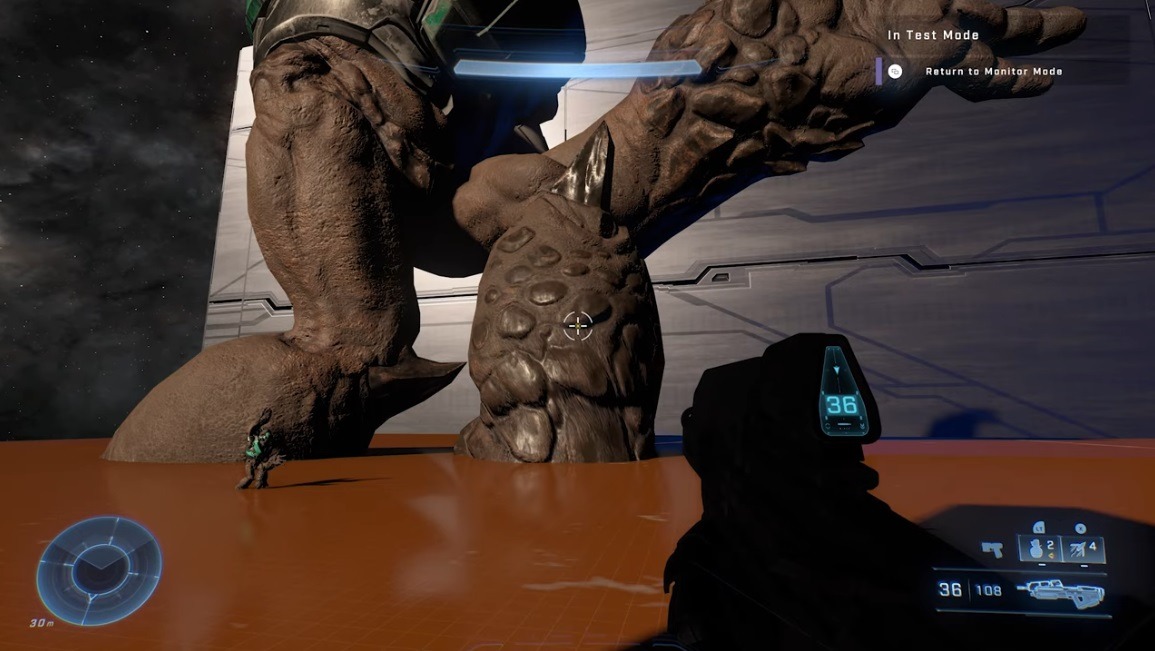
Task: Select the assault rifle weapon icon
Action: (x=1060, y=591)
